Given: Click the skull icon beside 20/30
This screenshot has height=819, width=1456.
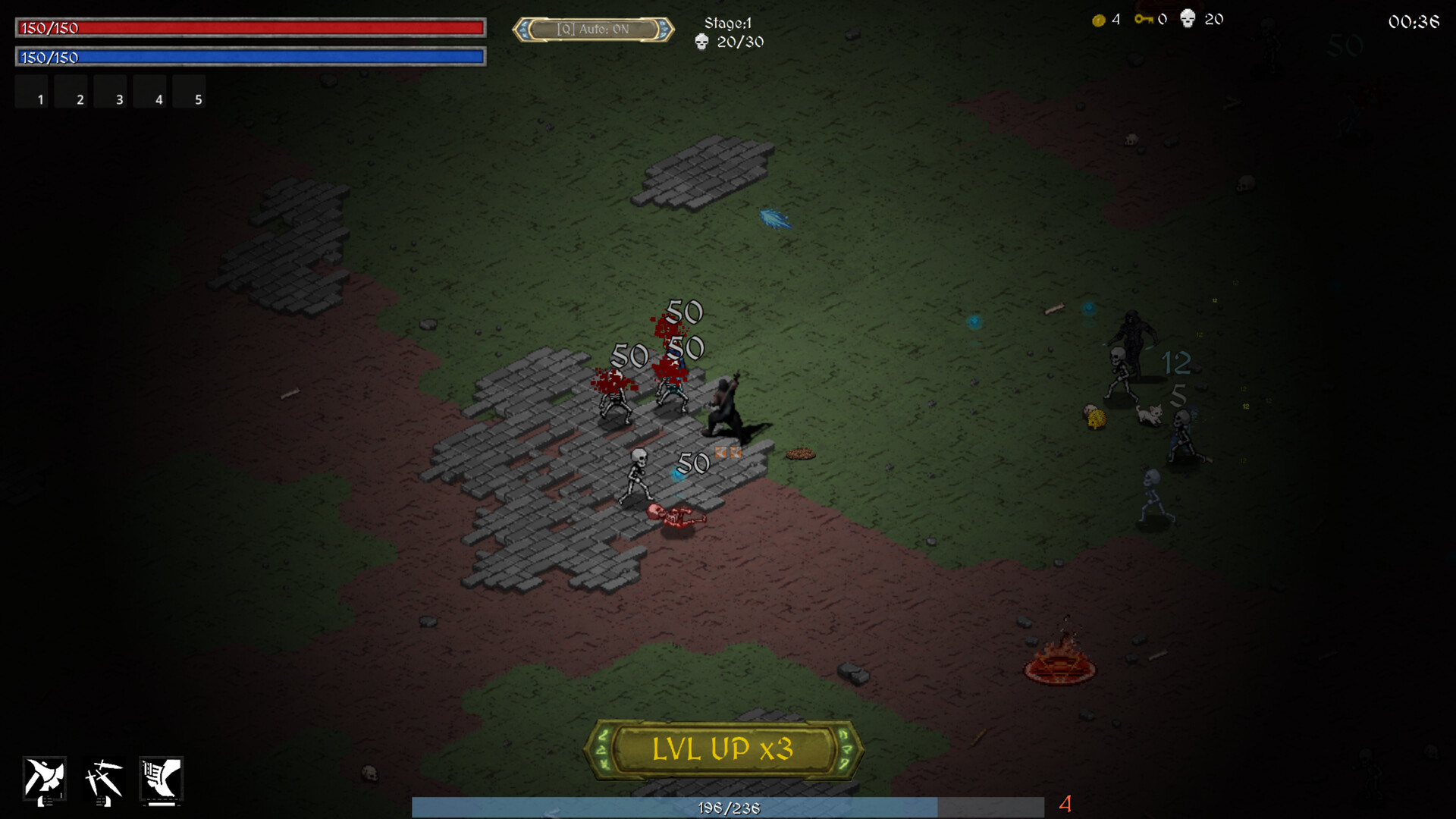Looking at the screenshot, I should click(x=700, y=43).
